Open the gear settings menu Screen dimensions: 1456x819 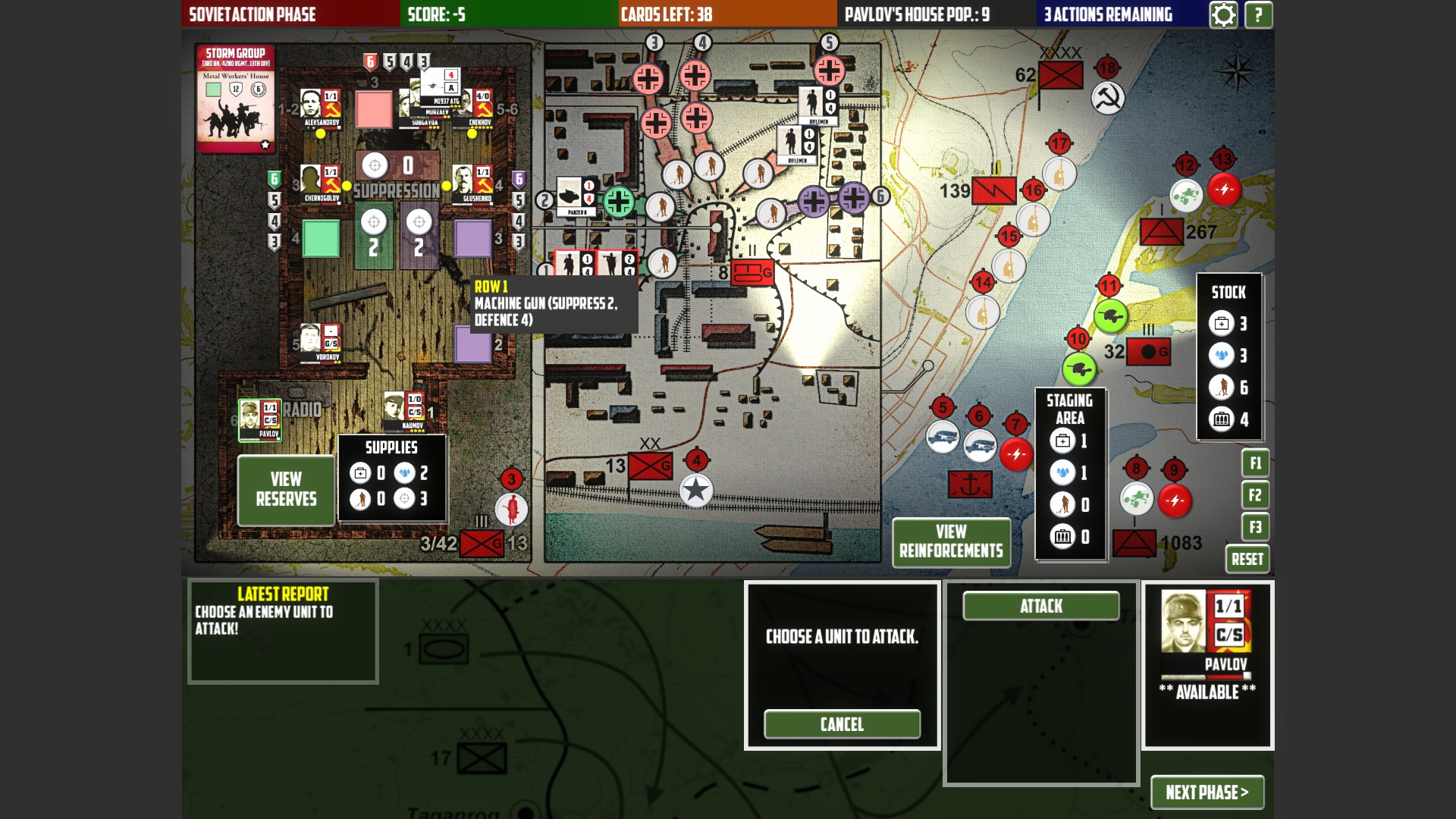point(1223,14)
